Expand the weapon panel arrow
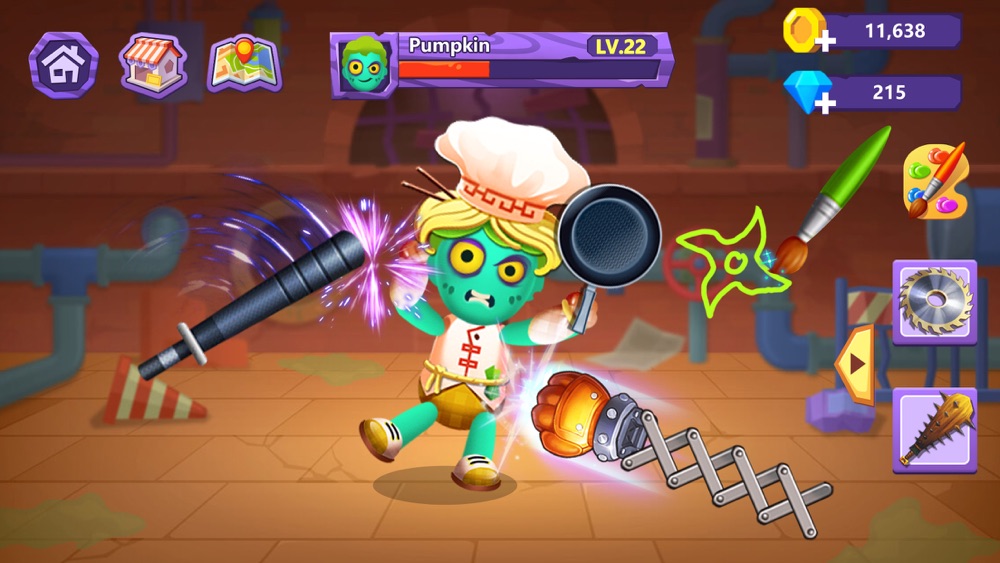Screen dimensions: 1000x563 tap(855, 365)
